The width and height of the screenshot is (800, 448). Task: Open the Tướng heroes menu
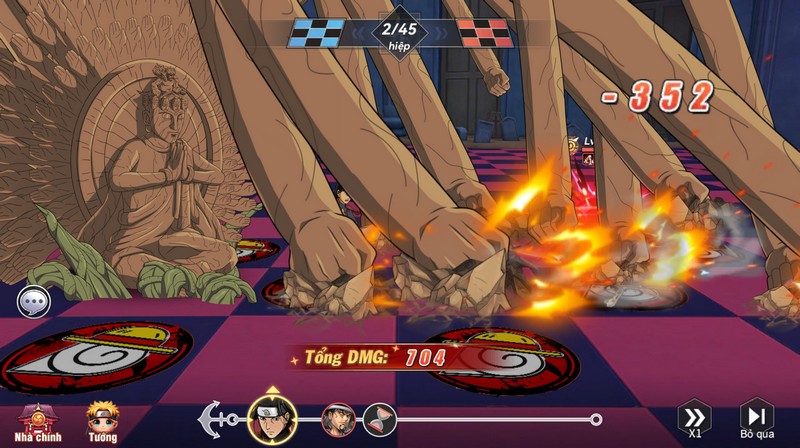(101, 421)
